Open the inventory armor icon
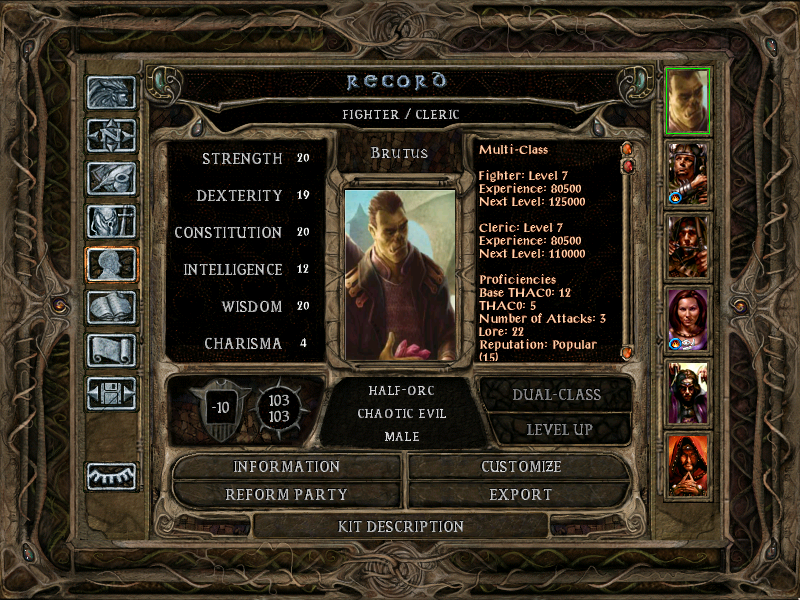Screen dimensions: 800x600 111,221
